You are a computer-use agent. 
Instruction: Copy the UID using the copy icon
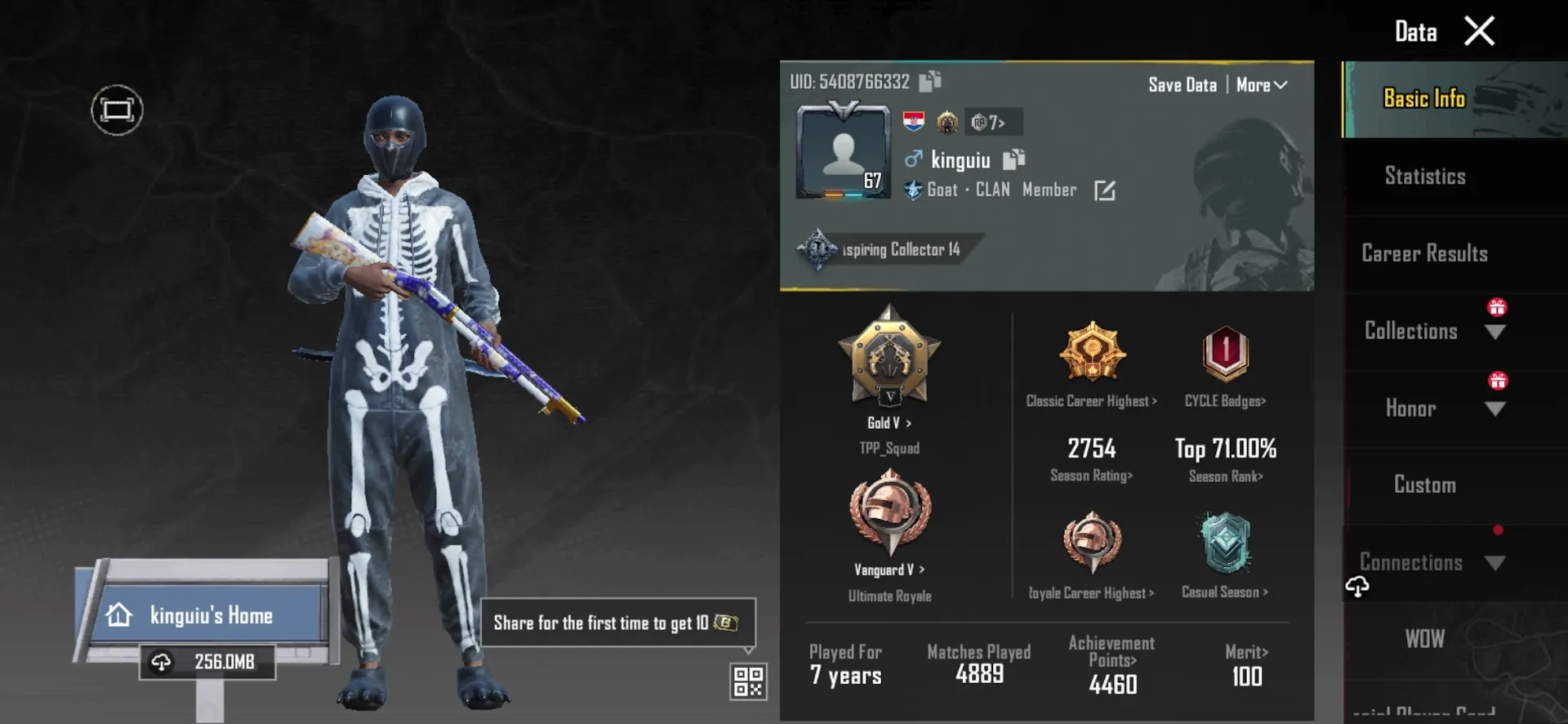(x=929, y=82)
